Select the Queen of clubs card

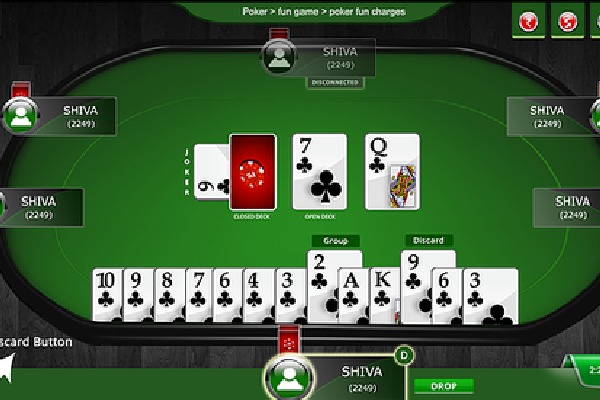[x=391, y=171]
